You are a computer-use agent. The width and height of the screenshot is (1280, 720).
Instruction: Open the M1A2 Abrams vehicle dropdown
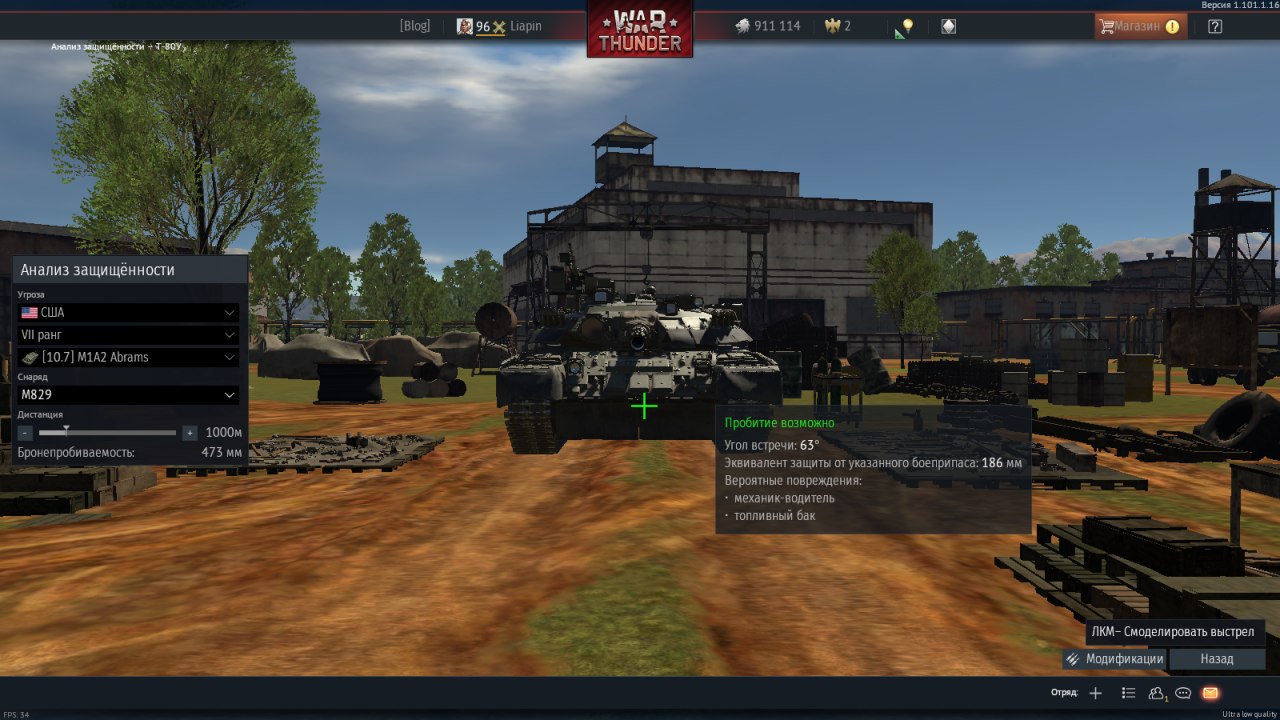click(128, 357)
